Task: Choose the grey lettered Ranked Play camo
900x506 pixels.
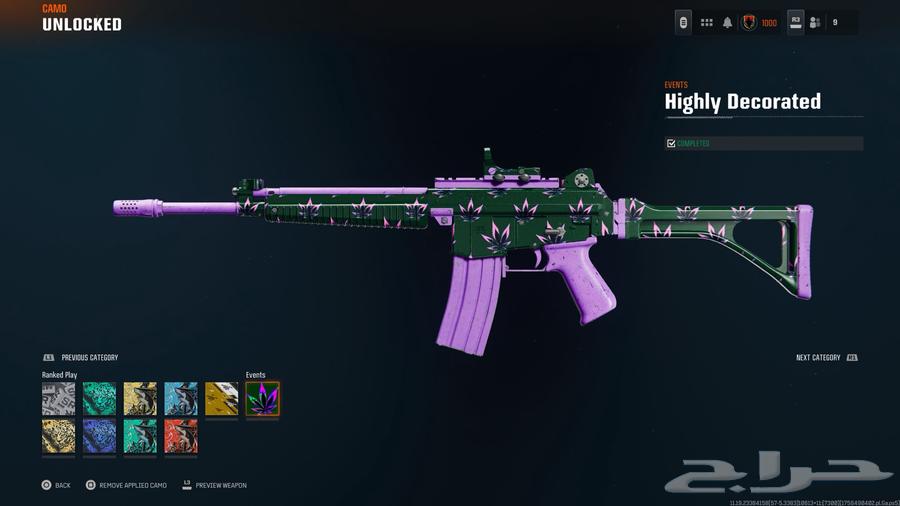Action: pyautogui.click(x=58, y=399)
